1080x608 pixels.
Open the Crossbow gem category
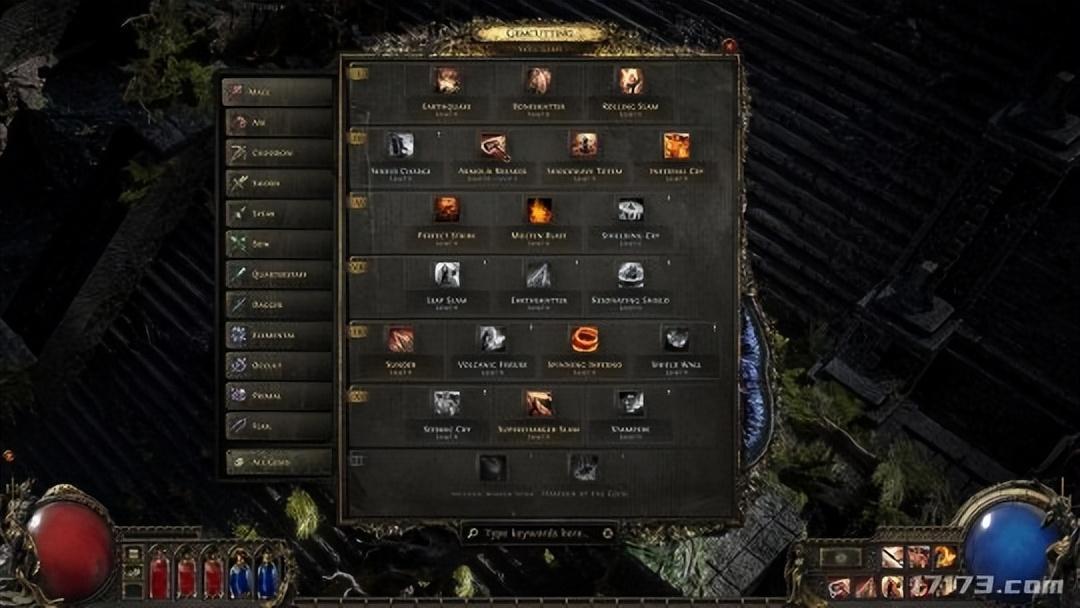point(278,153)
